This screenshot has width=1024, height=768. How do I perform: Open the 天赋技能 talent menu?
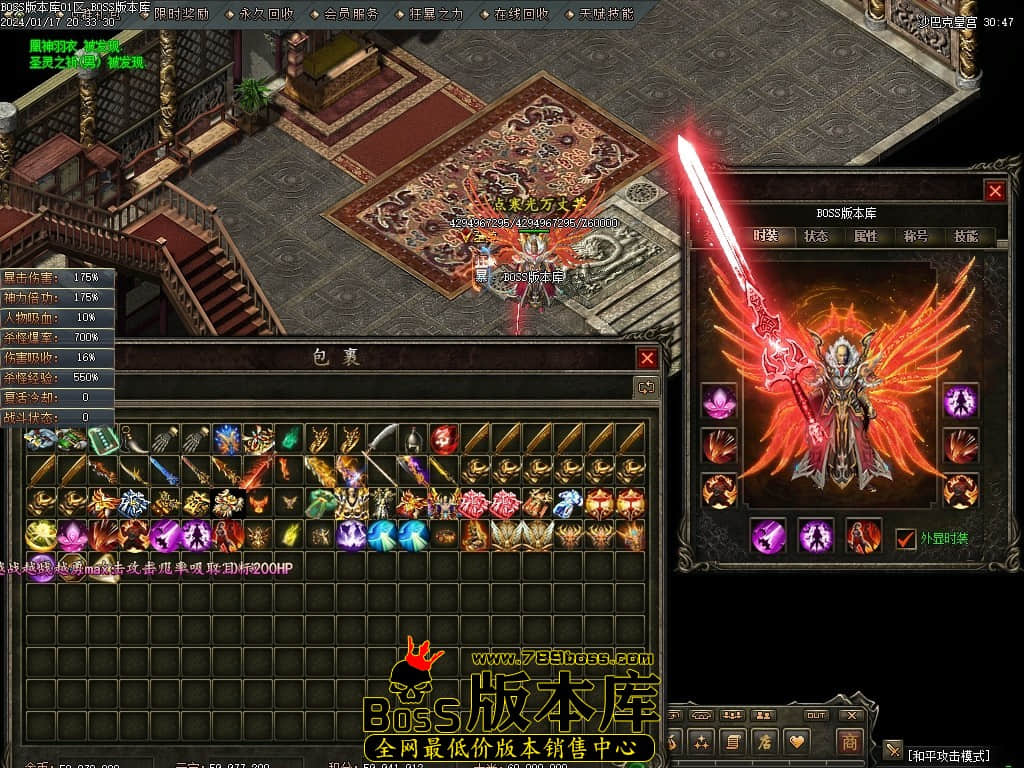[x=606, y=14]
